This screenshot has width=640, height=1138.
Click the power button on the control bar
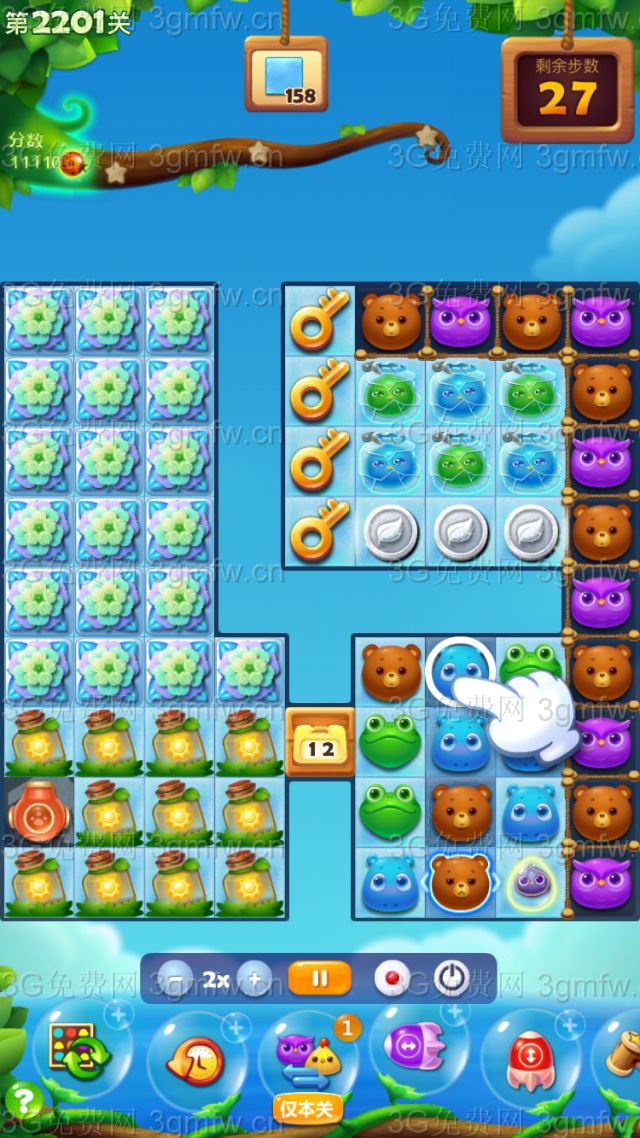click(452, 979)
